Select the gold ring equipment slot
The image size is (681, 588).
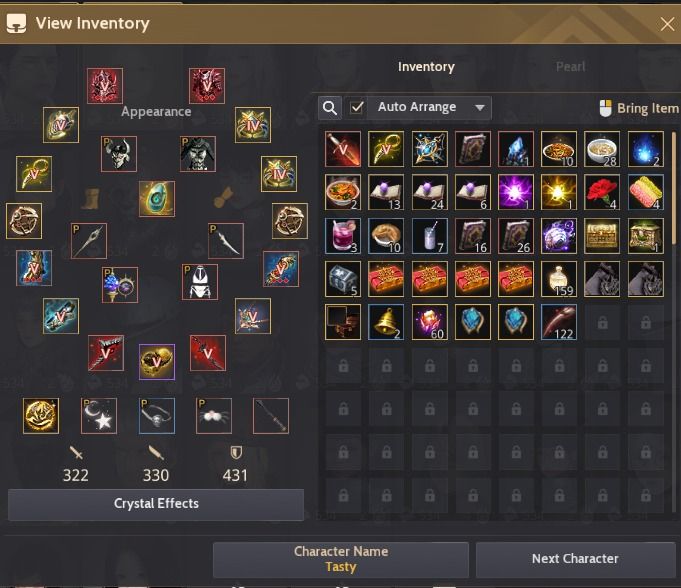157,362
